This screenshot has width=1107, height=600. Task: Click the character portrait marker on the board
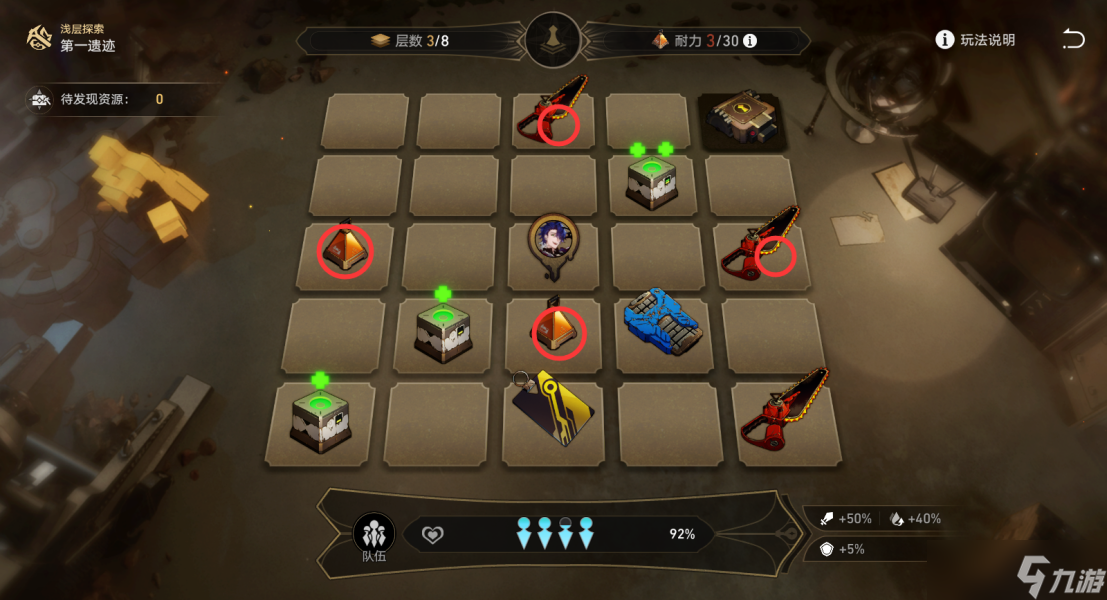click(553, 243)
